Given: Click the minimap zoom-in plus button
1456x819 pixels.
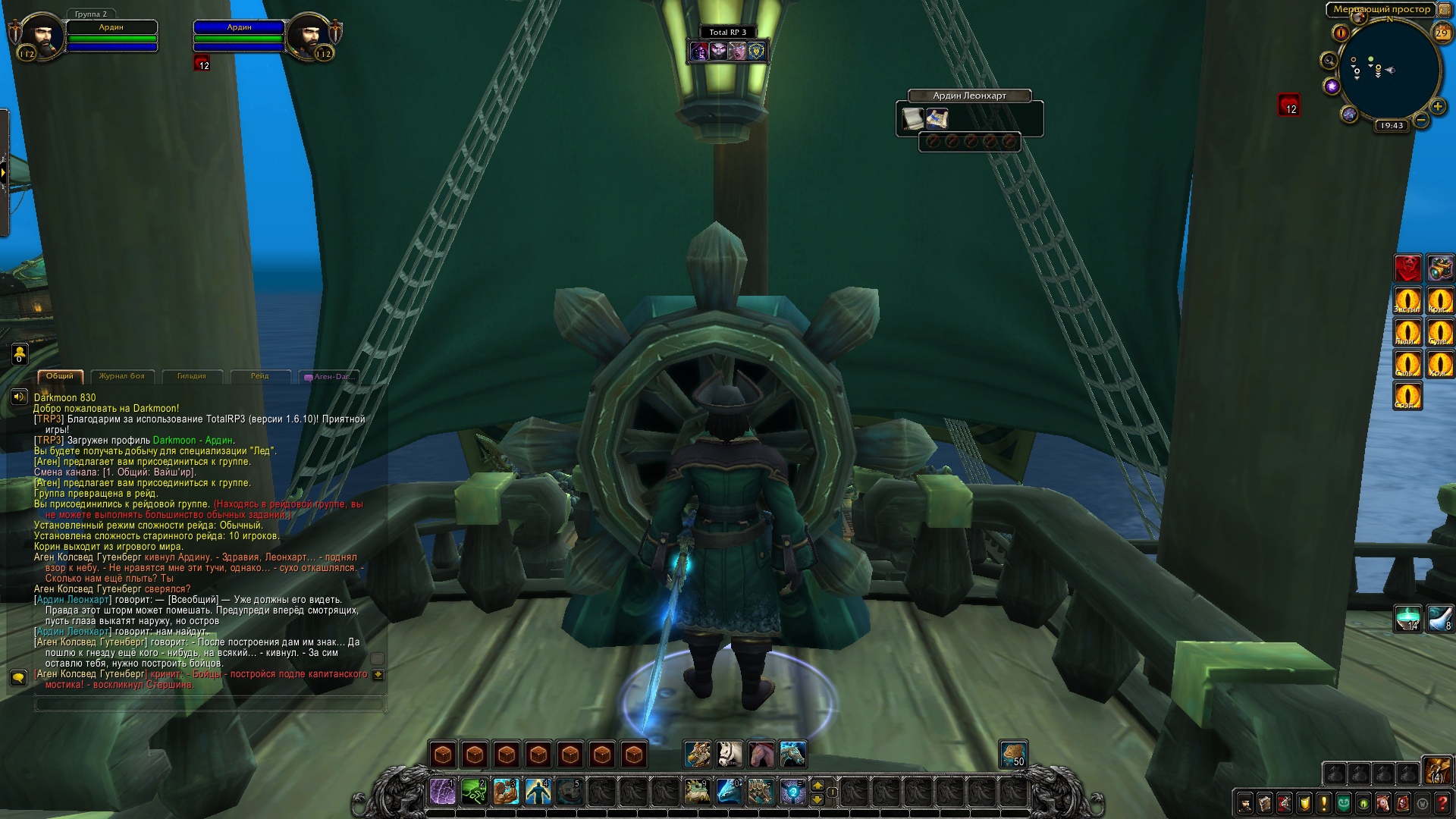Looking at the screenshot, I should (1436, 107).
